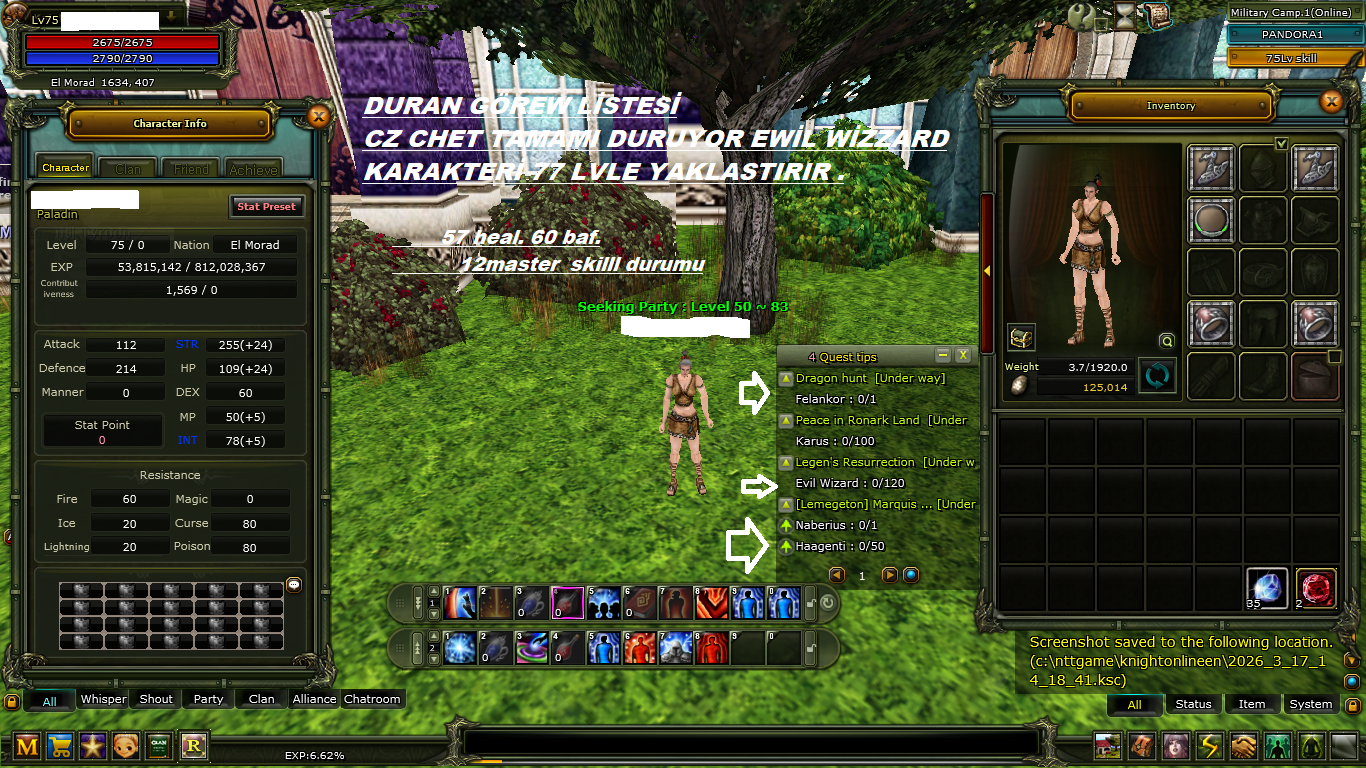The image size is (1366, 768).
Task: Open the Clan board icon in bottom-left bar
Action: 158,746
